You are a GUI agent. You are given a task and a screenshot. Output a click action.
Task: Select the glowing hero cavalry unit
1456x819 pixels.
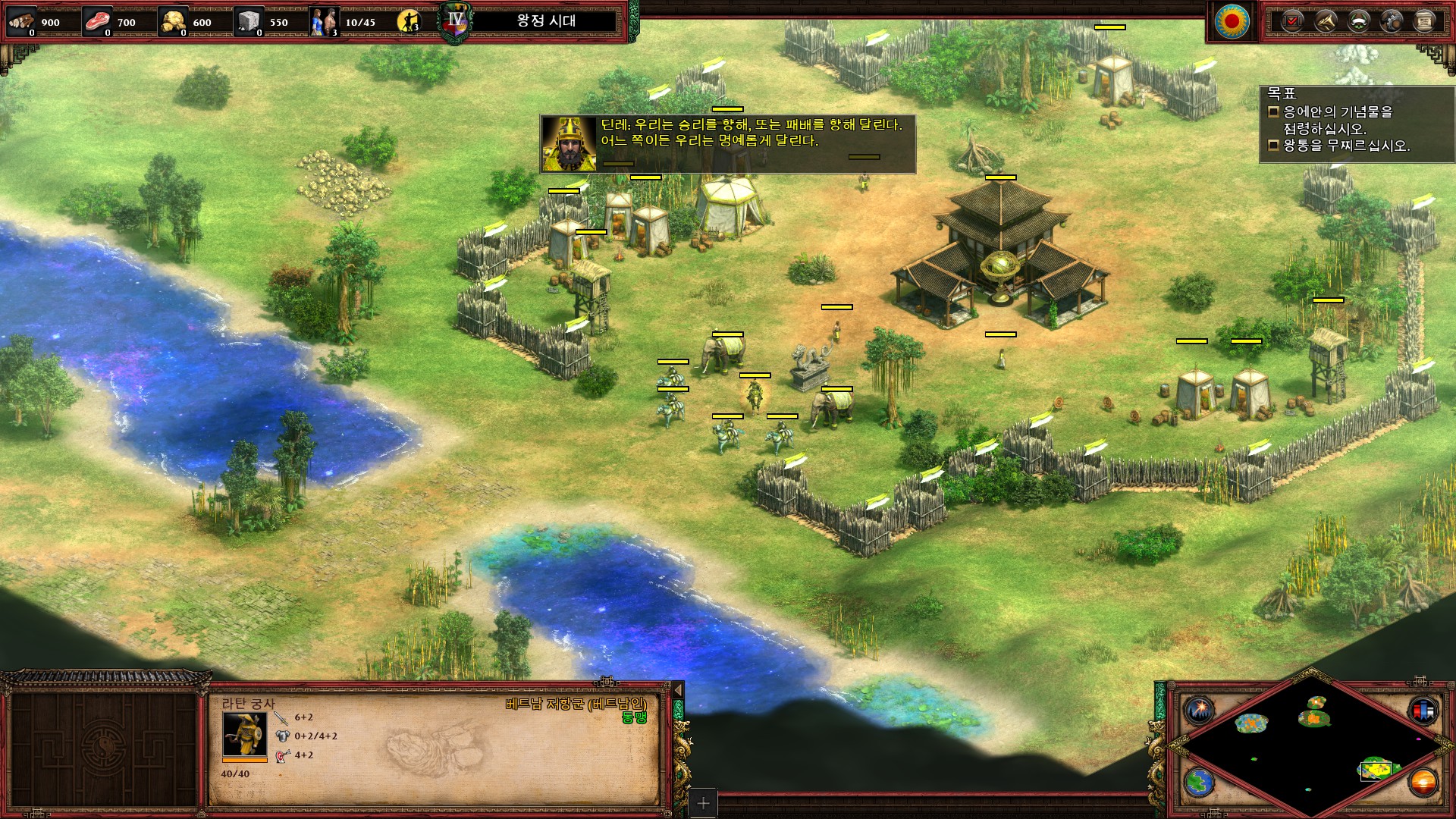[755, 394]
